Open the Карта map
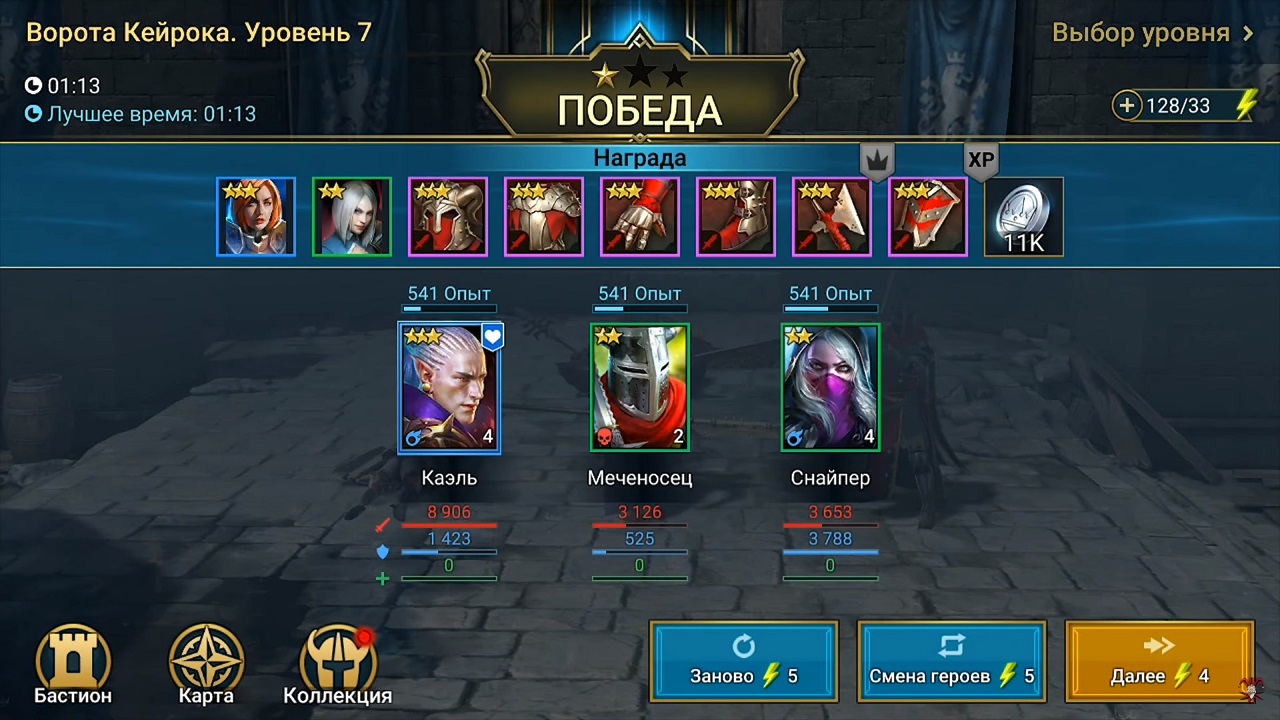The image size is (1280, 720). pyautogui.click(x=206, y=665)
